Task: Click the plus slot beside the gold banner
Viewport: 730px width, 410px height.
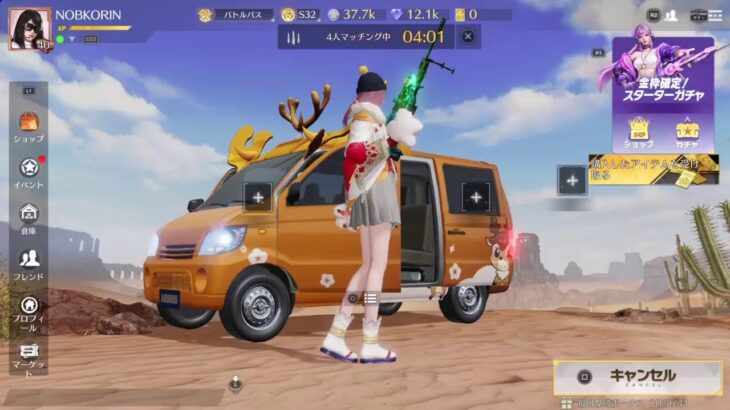Action: (x=572, y=180)
